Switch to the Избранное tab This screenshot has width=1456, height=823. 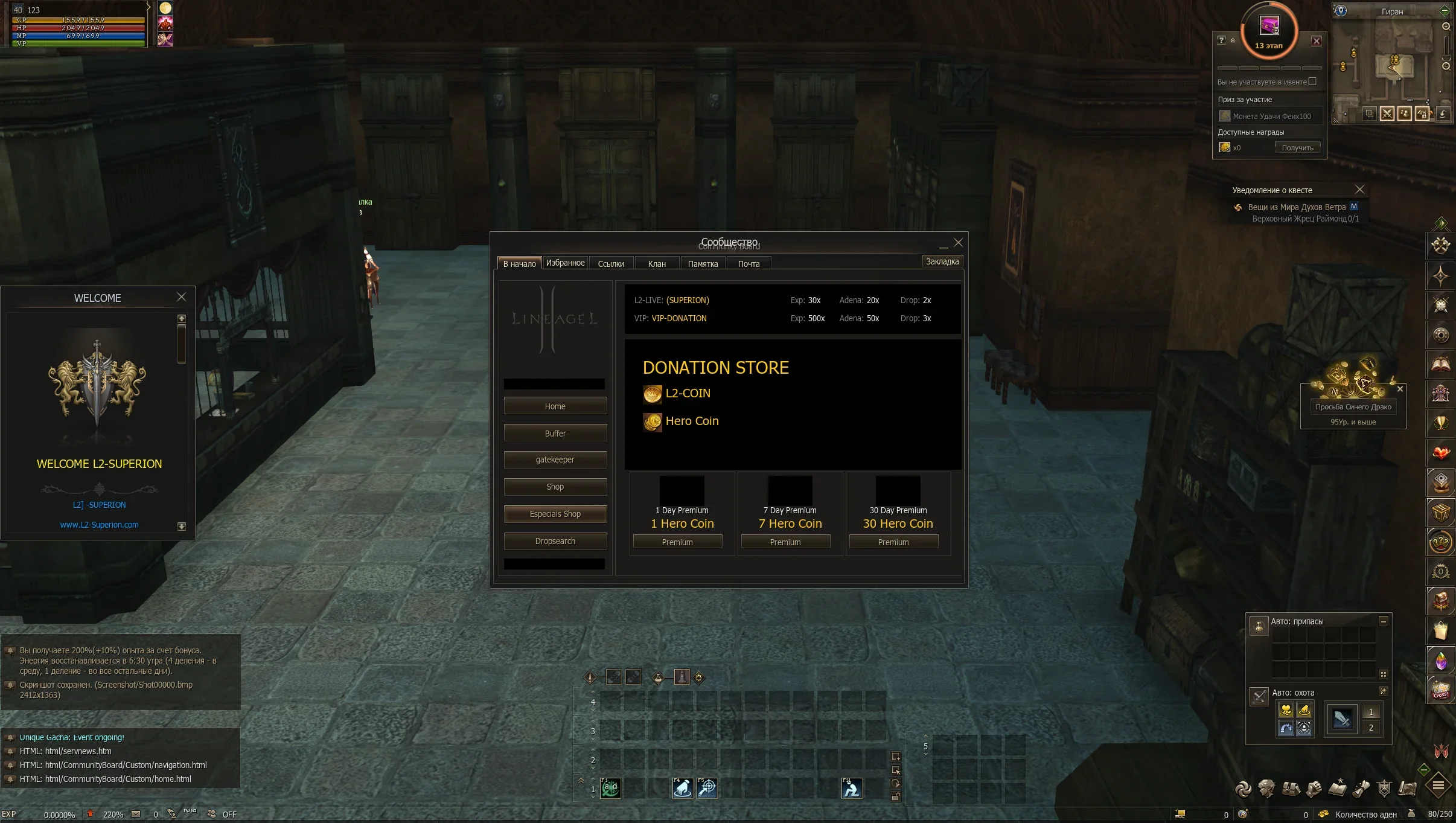(x=565, y=263)
